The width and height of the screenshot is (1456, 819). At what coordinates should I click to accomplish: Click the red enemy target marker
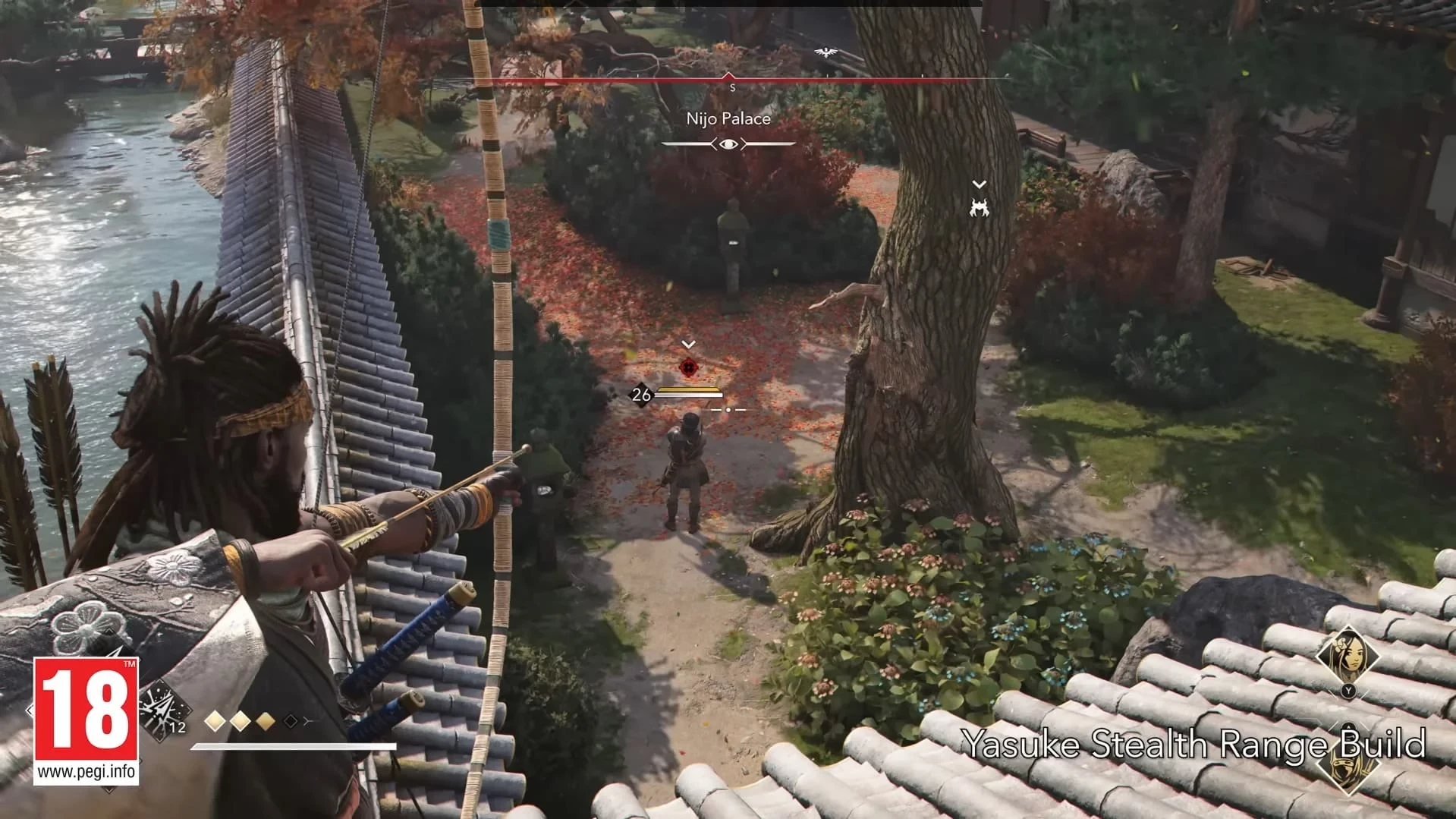(x=688, y=367)
